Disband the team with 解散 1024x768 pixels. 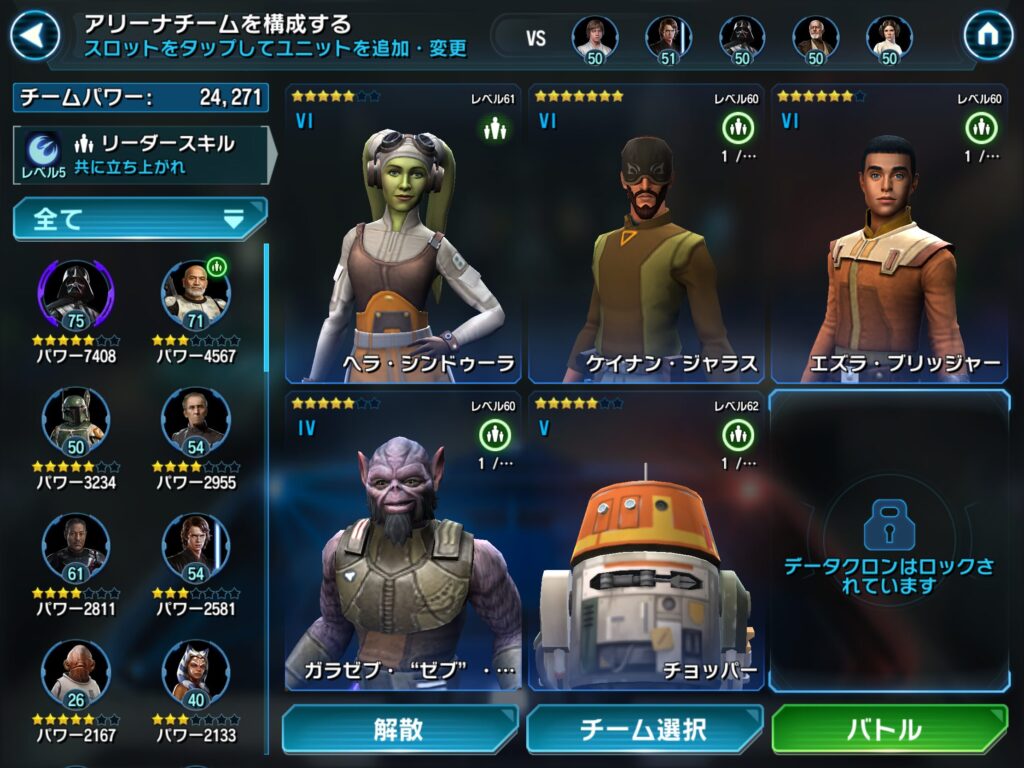399,729
